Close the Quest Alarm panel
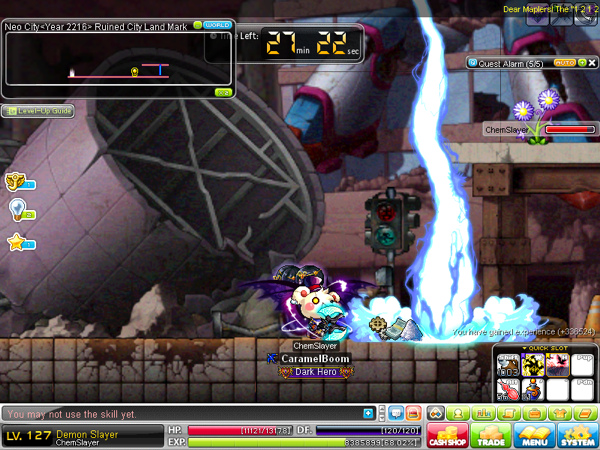Viewport: 600px width, 450px height. pos(591,62)
